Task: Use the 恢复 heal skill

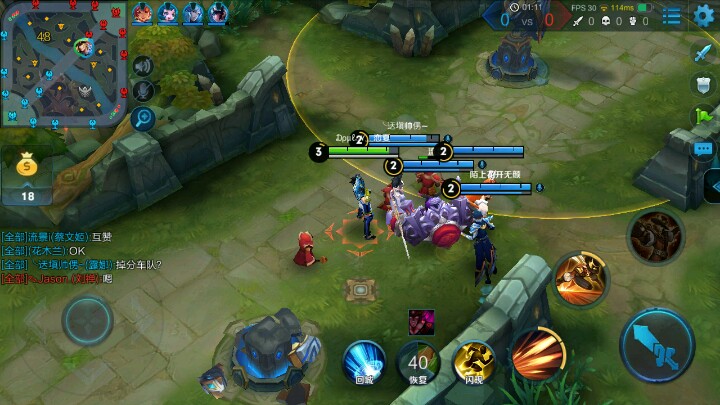Action: [418, 362]
